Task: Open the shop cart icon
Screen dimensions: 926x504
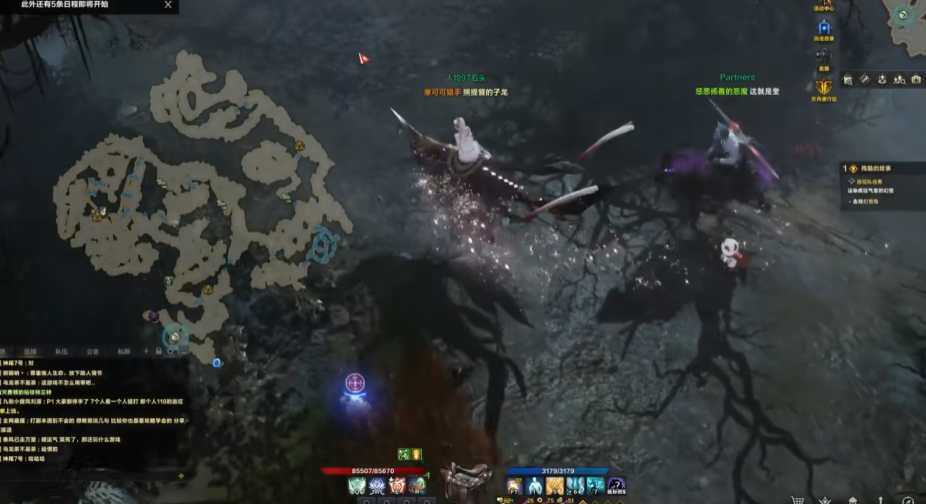Action: (797, 498)
